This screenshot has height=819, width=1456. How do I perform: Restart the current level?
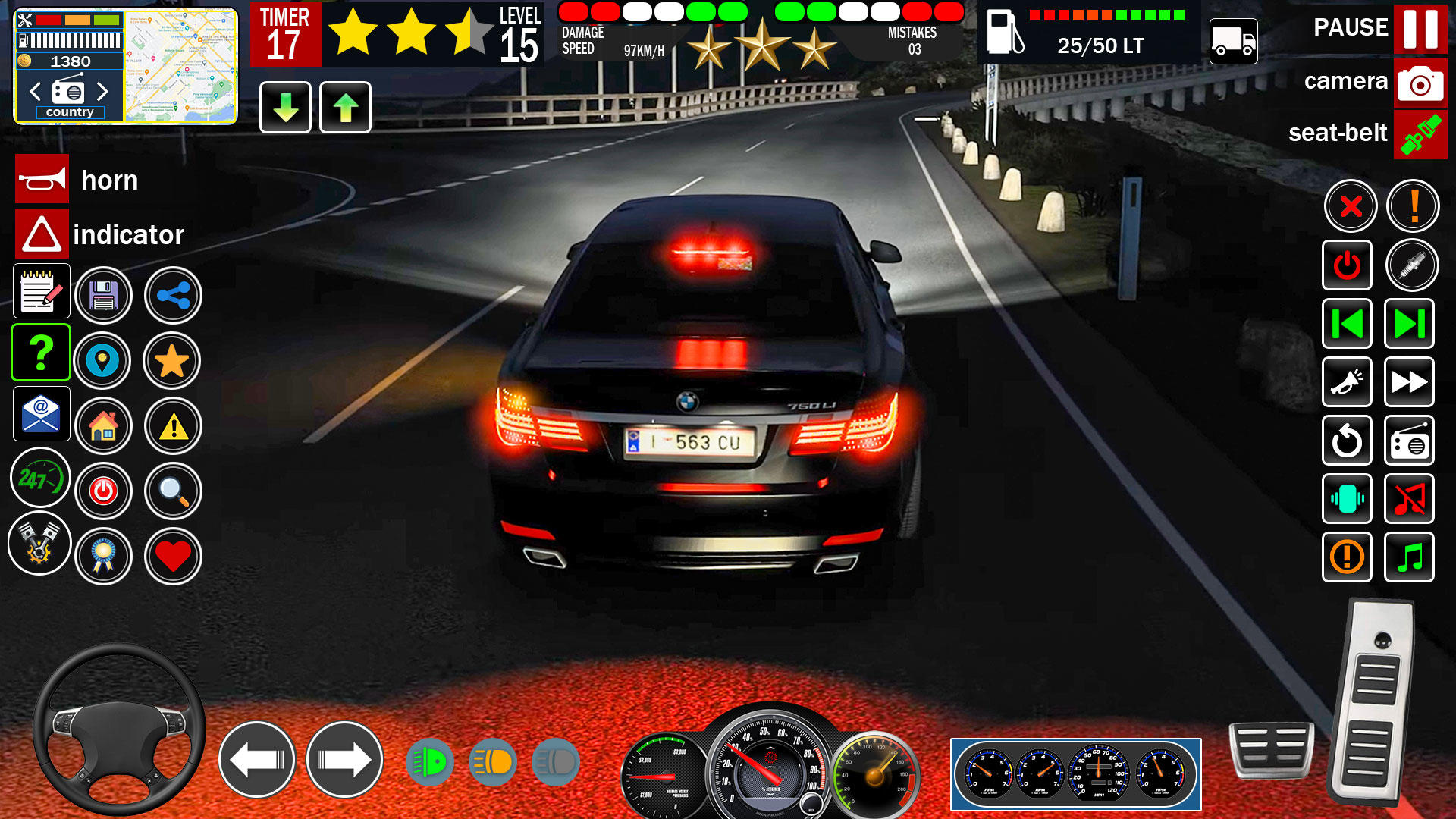pos(1346,441)
